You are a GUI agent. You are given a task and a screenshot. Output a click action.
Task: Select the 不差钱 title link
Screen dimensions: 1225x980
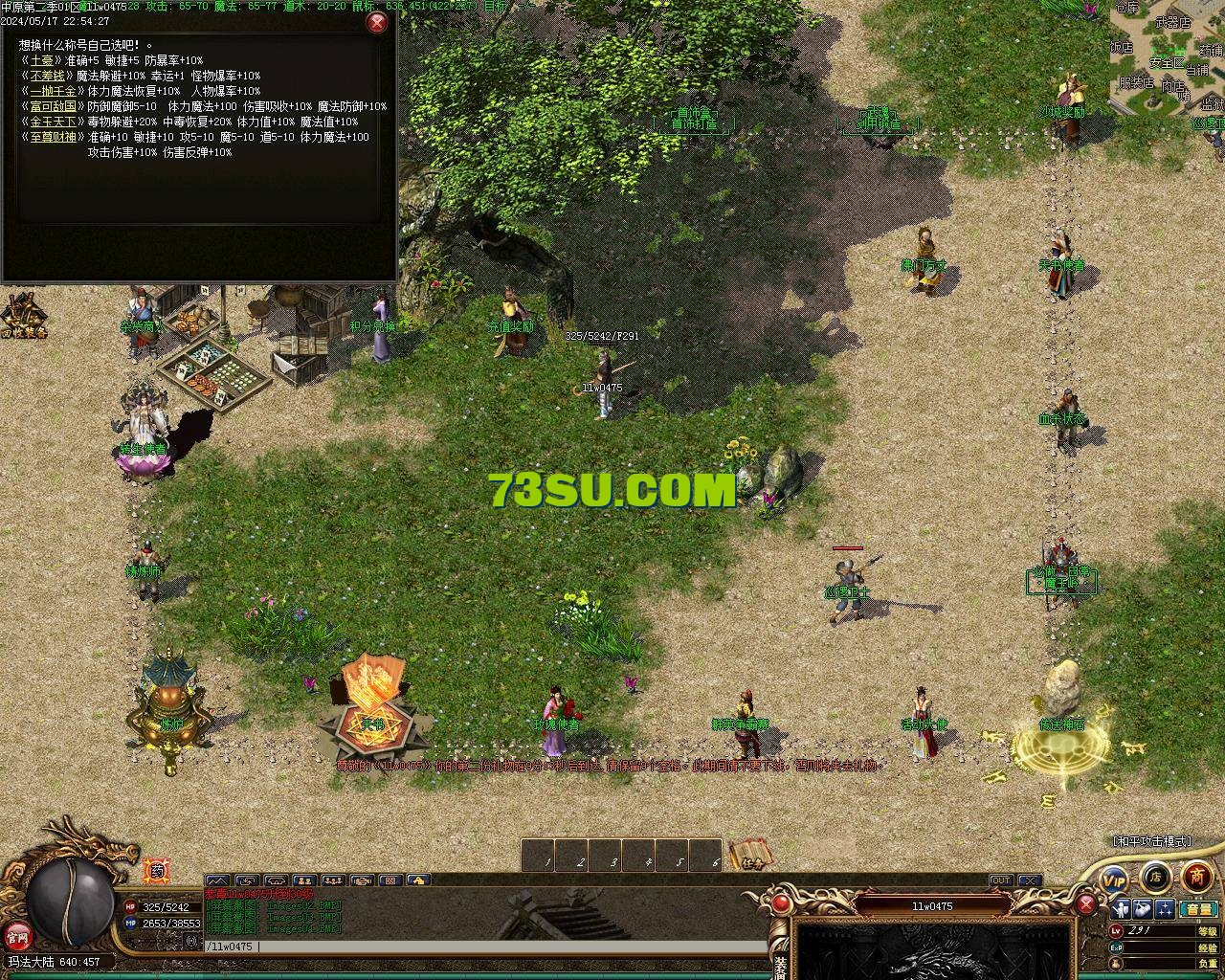tap(47, 76)
